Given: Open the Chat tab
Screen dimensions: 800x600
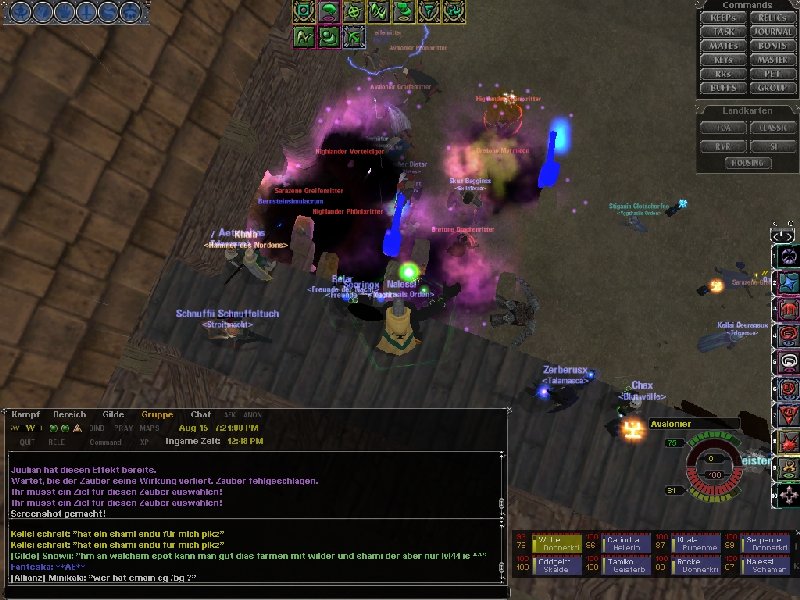Looking at the screenshot, I should (201, 414).
